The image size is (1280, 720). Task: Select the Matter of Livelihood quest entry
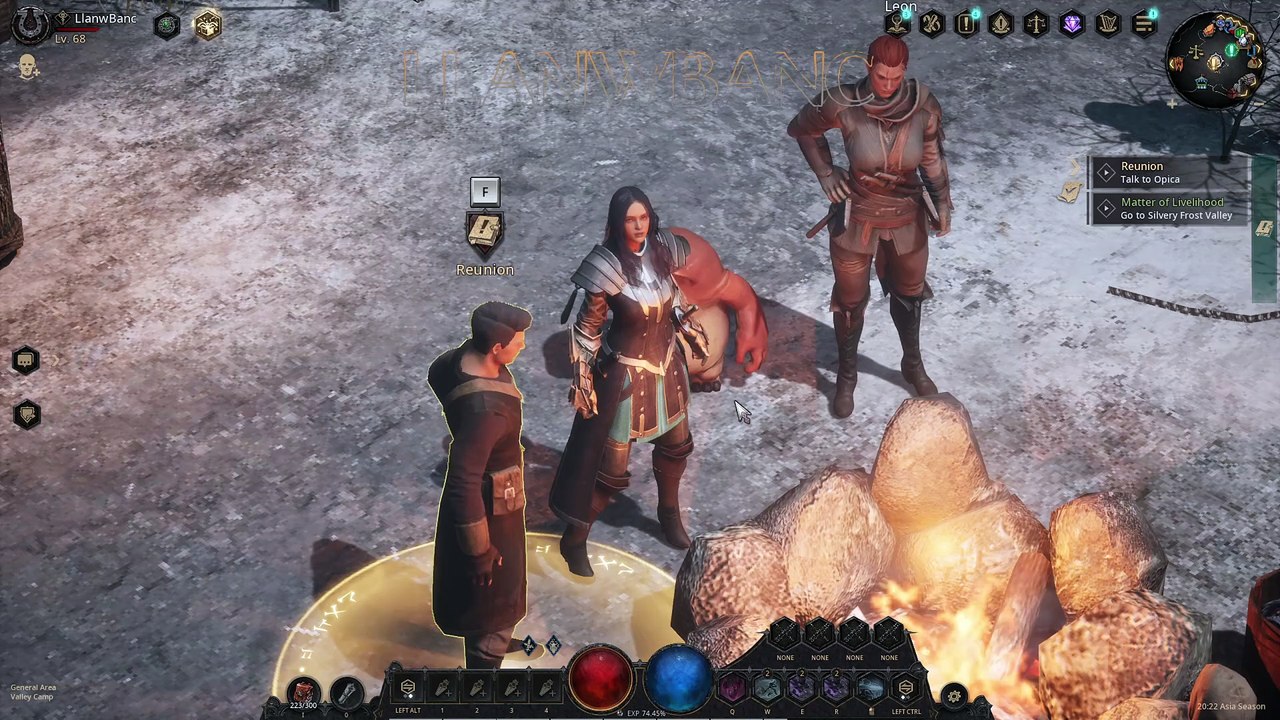click(x=1168, y=208)
